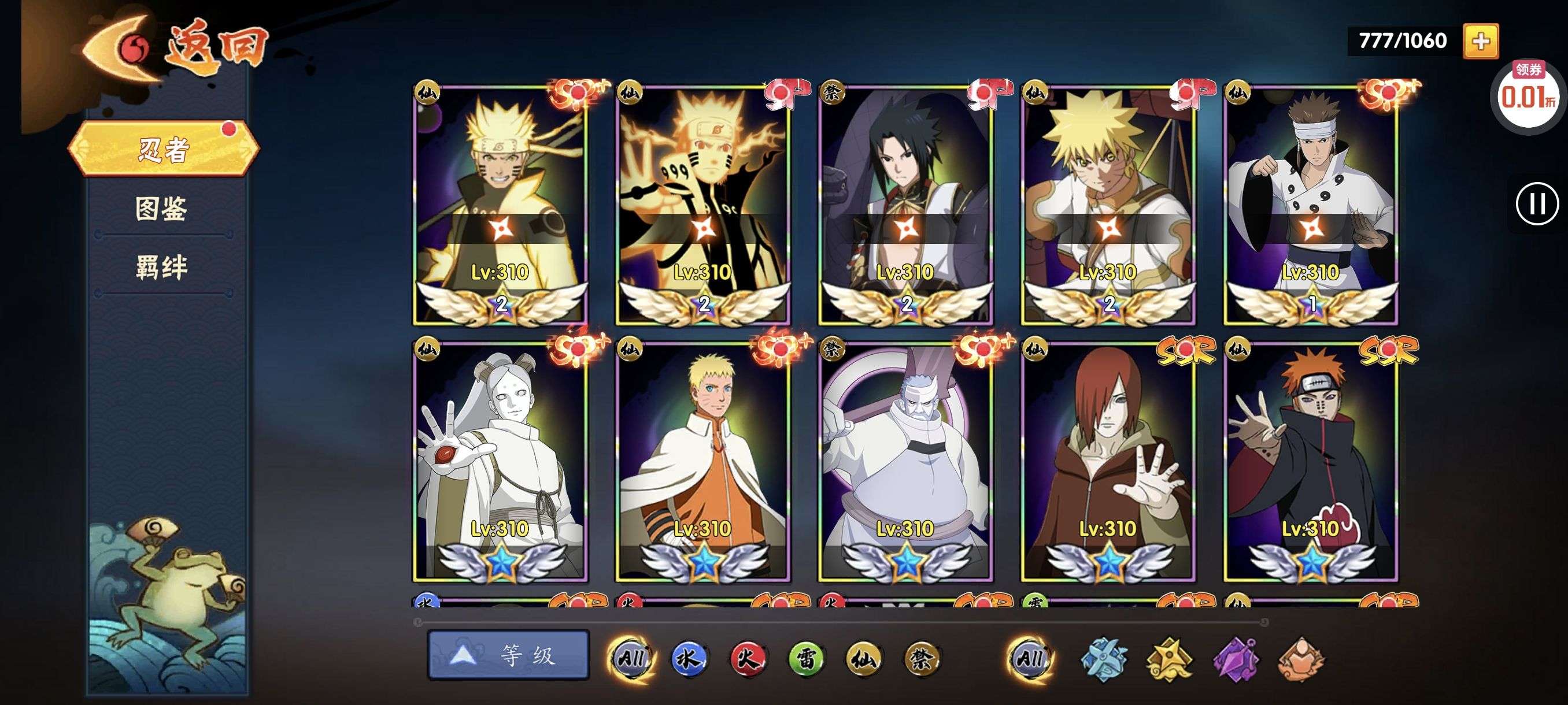
Task: Filter ninjas by thunder element 雷
Action: (x=805, y=658)
